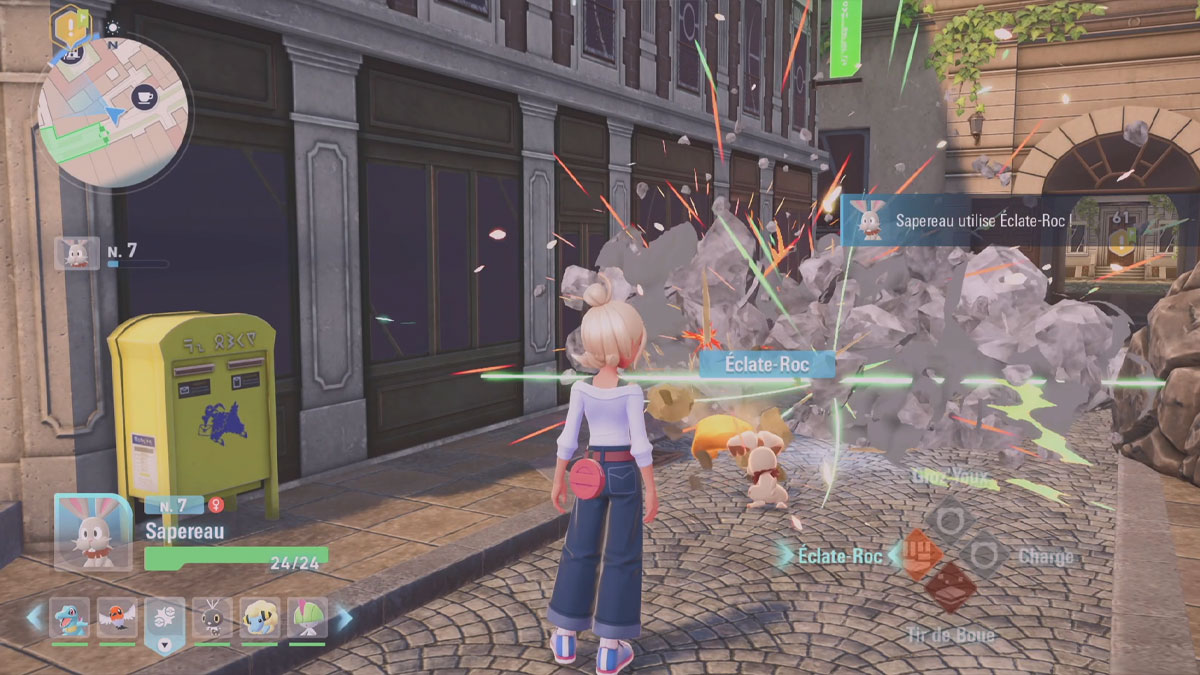Switch to Totodile in the party bar
The width and height of the screenshot is (1200, 675).
click(70, 617)
